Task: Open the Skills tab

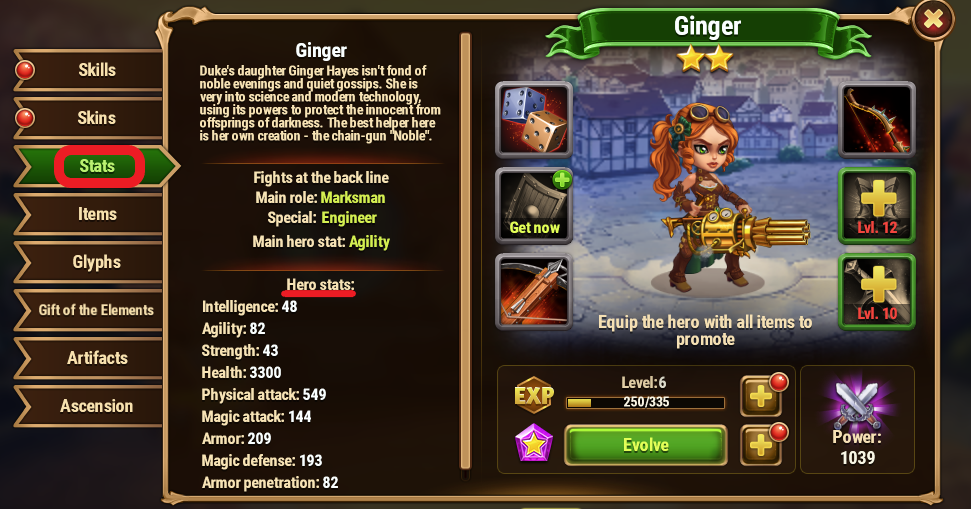Action: (96, 70)
